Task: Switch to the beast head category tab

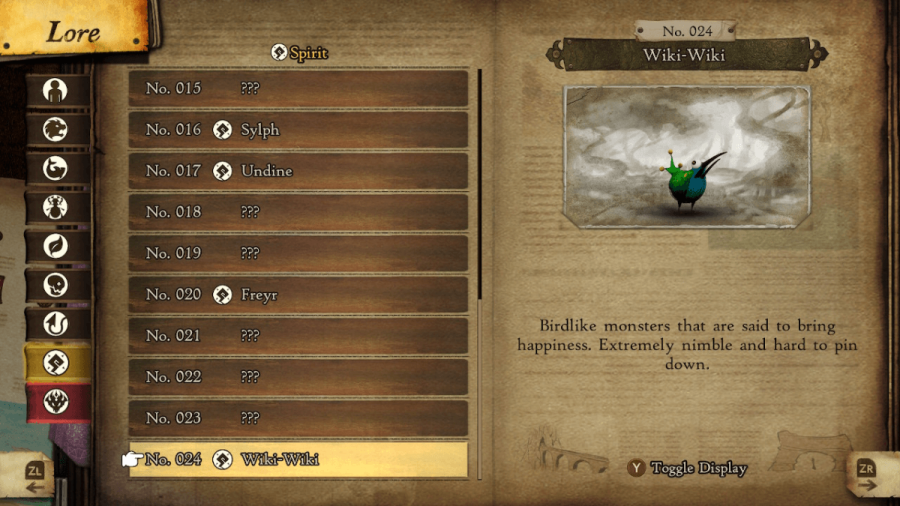Action: point(56,129)
